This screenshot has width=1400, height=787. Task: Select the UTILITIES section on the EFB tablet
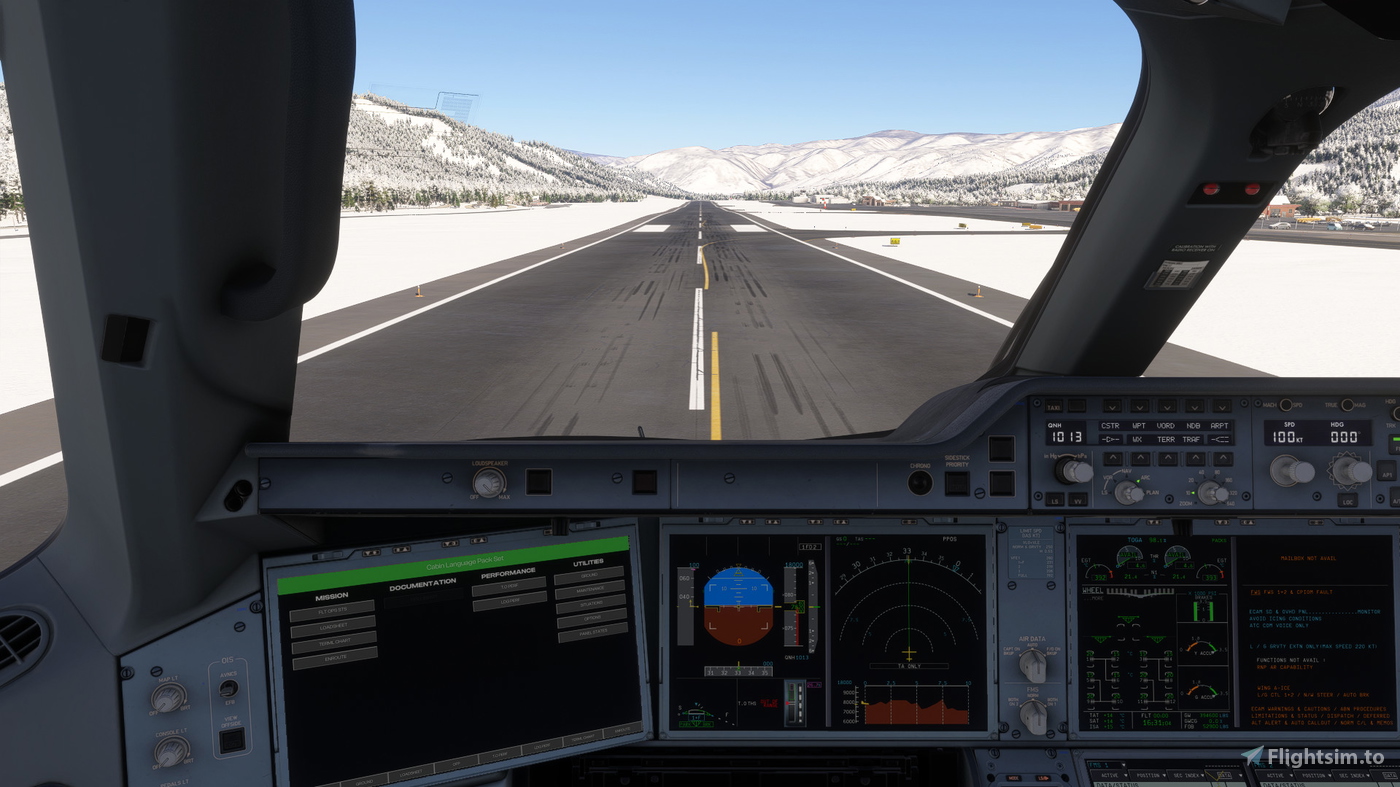[588, 565]
